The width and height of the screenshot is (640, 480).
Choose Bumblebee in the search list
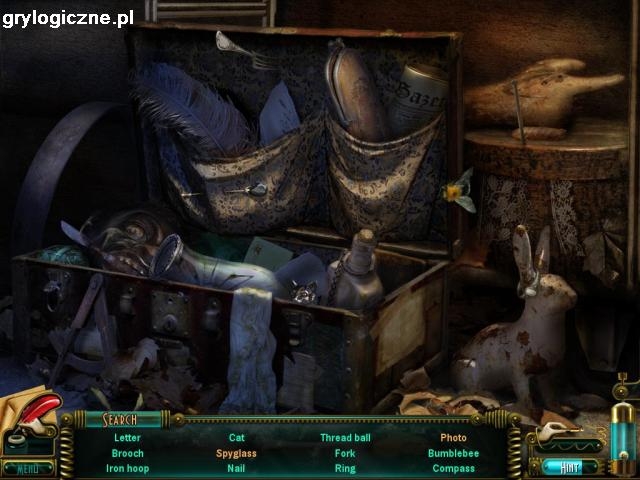point(453,453)
